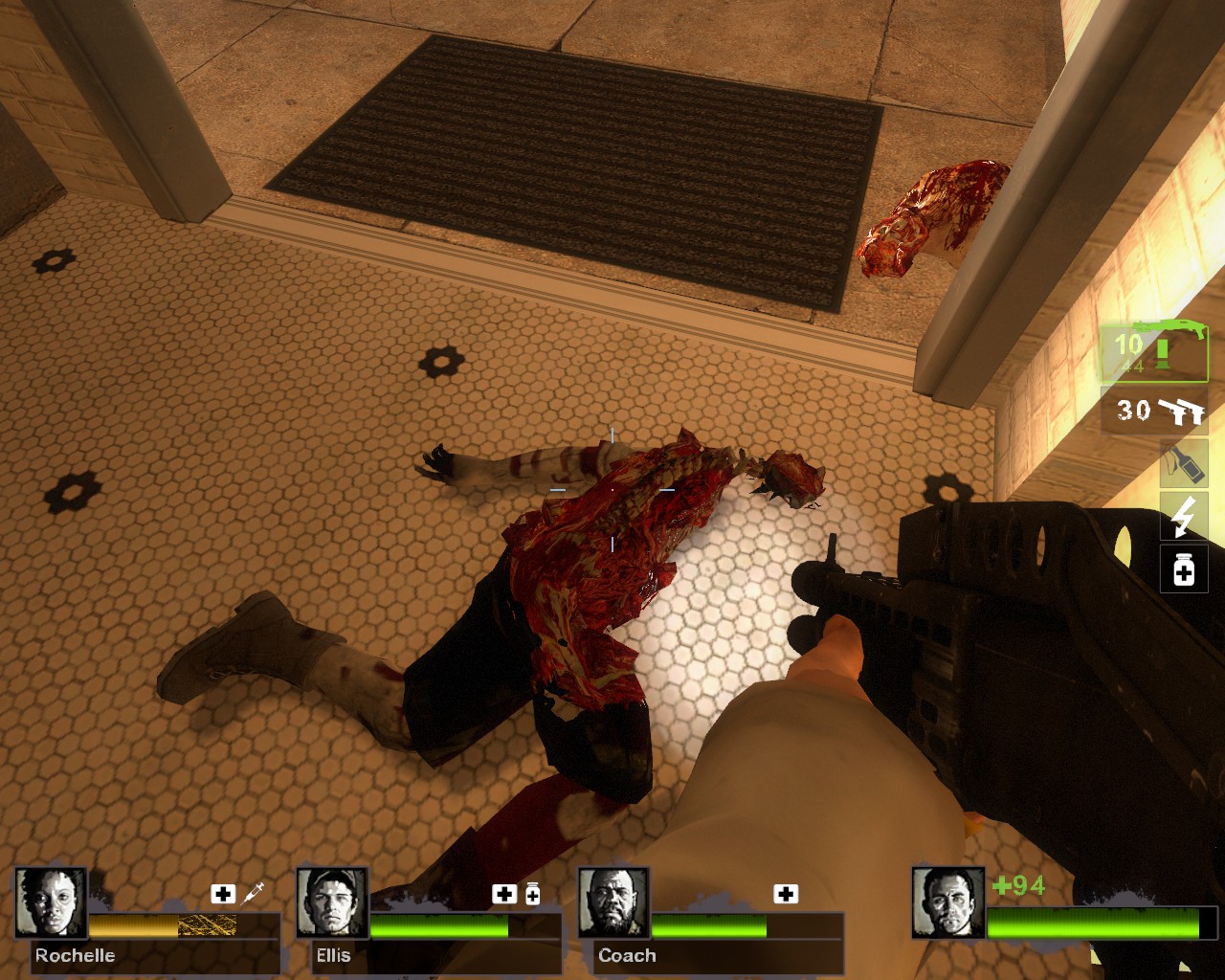Choose the lightning bolt defibrillator slot
1225x980 pixels.
(1183, 517)
